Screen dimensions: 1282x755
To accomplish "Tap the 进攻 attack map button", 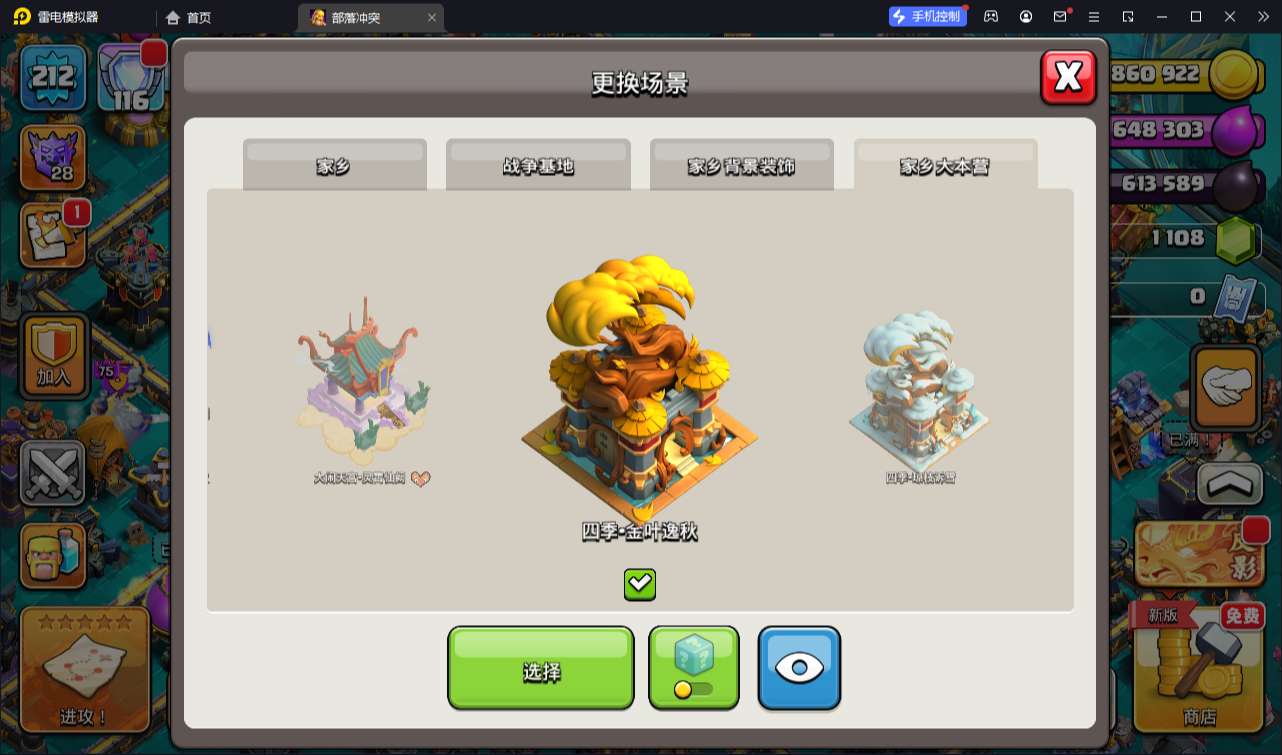I will tap(84, 670).
